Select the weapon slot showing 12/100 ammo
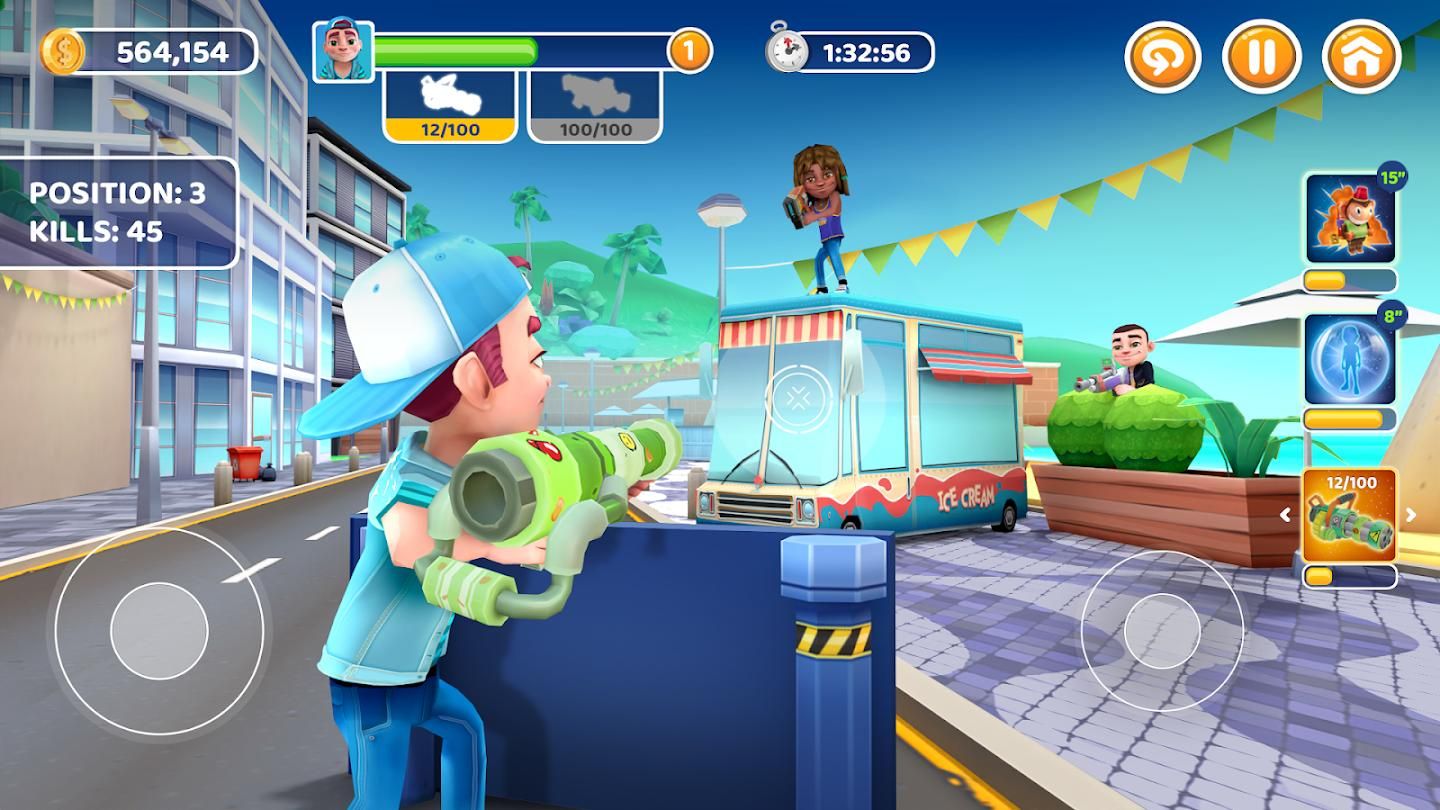This screenshot has height=810, width=1440. [x=450, y=106]
